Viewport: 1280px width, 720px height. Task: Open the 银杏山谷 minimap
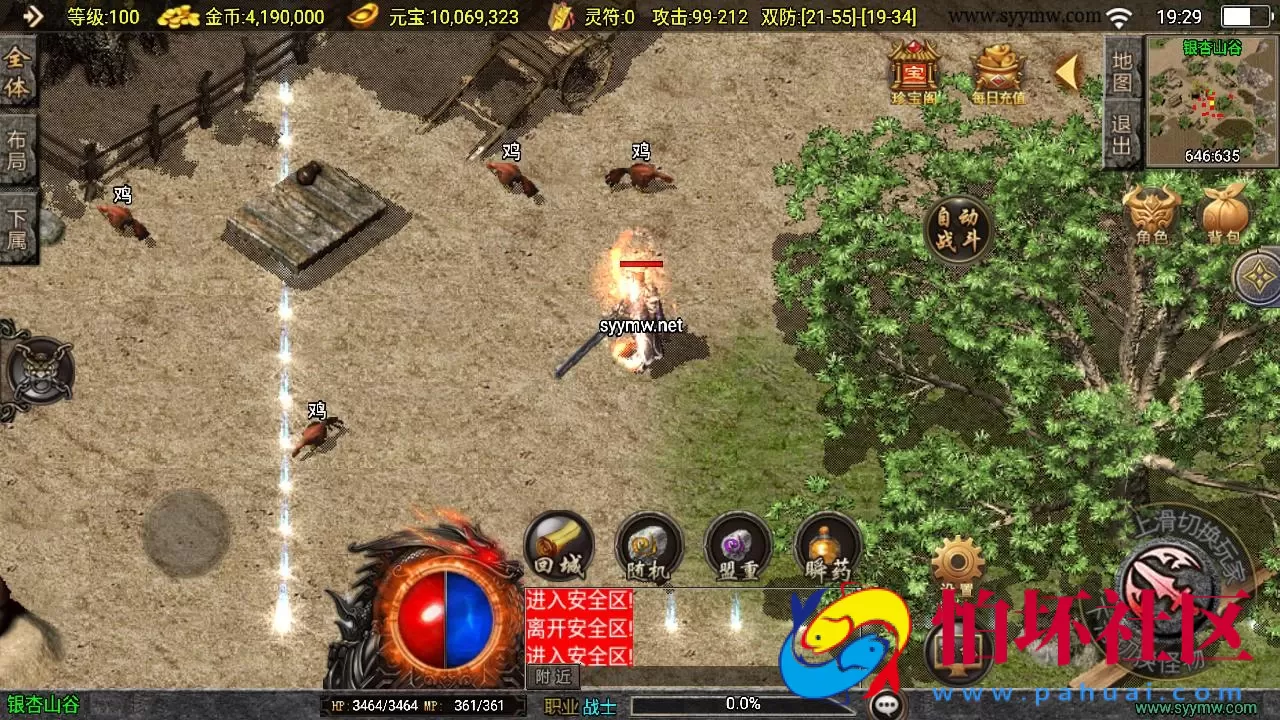coord(1212,100)
